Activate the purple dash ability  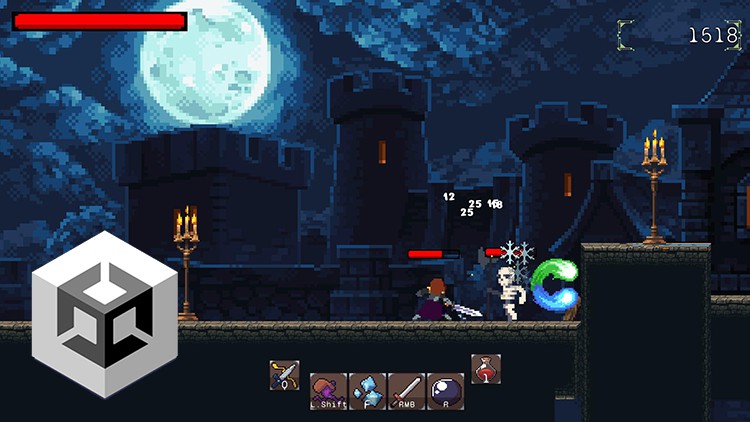328,391
